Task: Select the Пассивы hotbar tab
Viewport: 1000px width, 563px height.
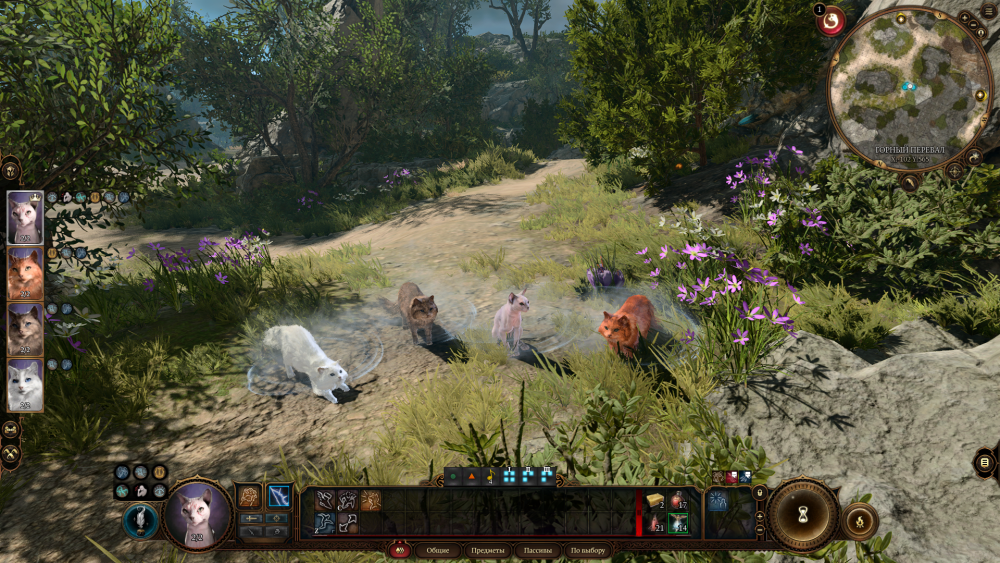Action: (538, 550)
